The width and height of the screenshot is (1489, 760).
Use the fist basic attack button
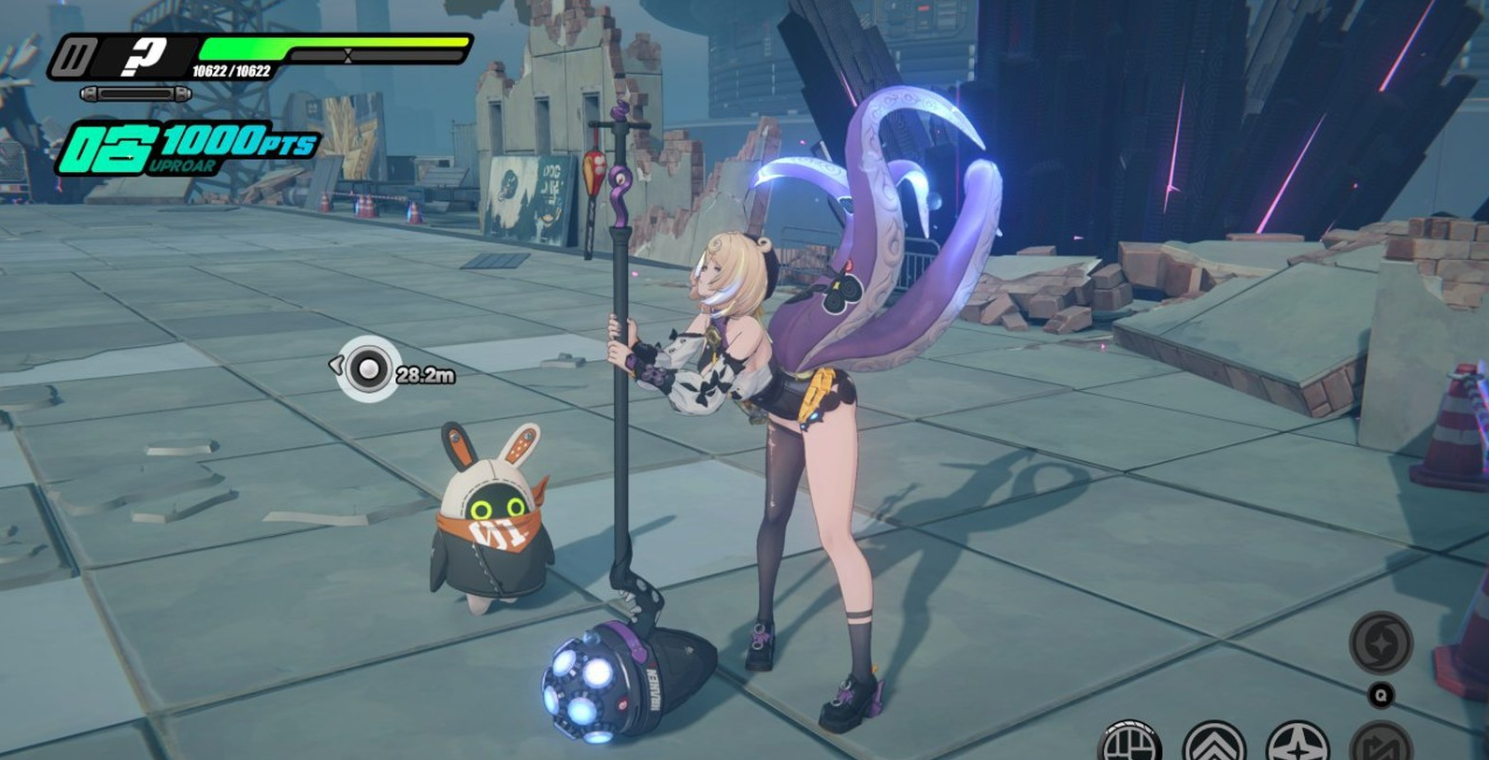[x=1129, y=744]
